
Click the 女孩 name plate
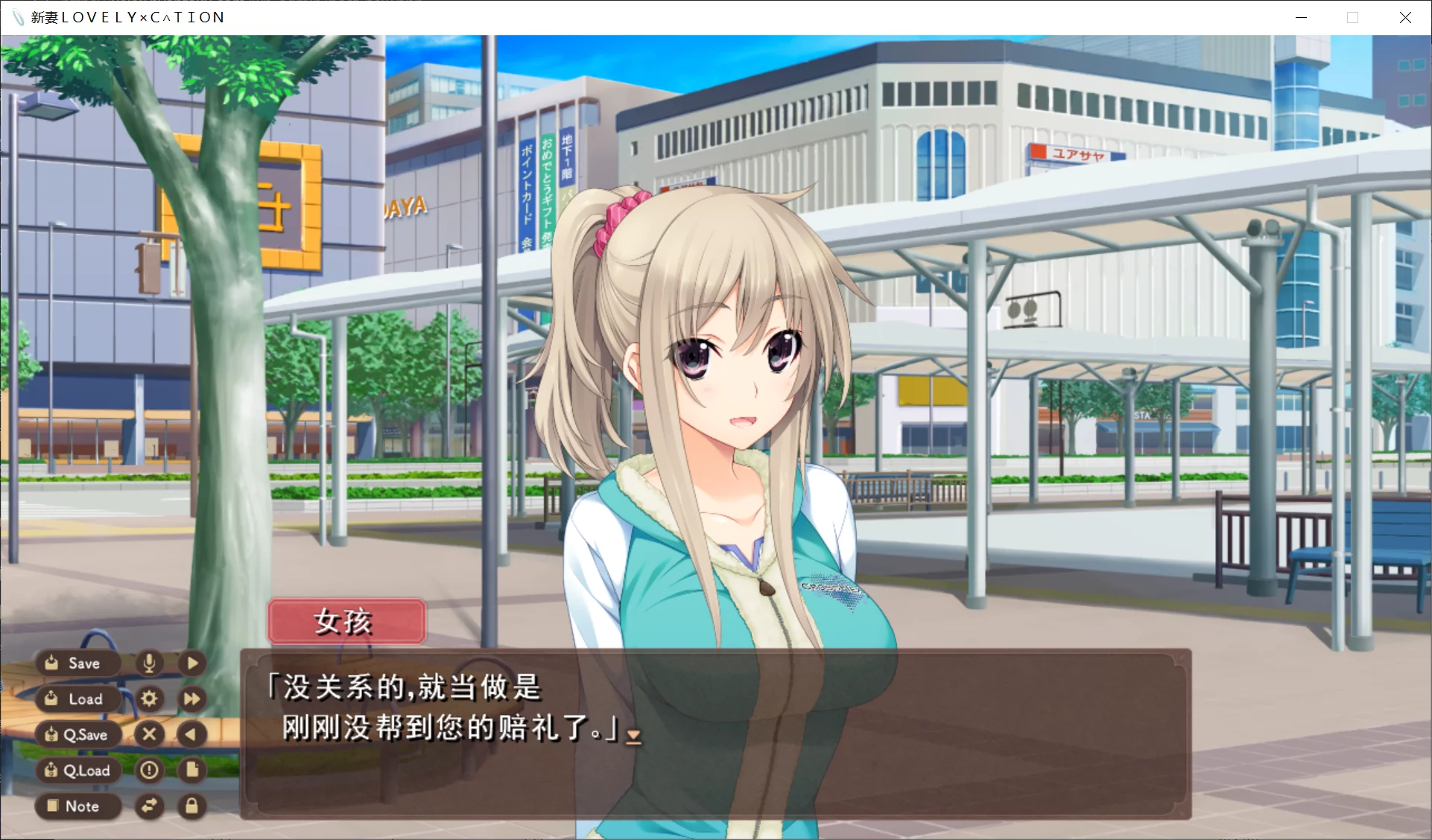[x=346, y=621]
